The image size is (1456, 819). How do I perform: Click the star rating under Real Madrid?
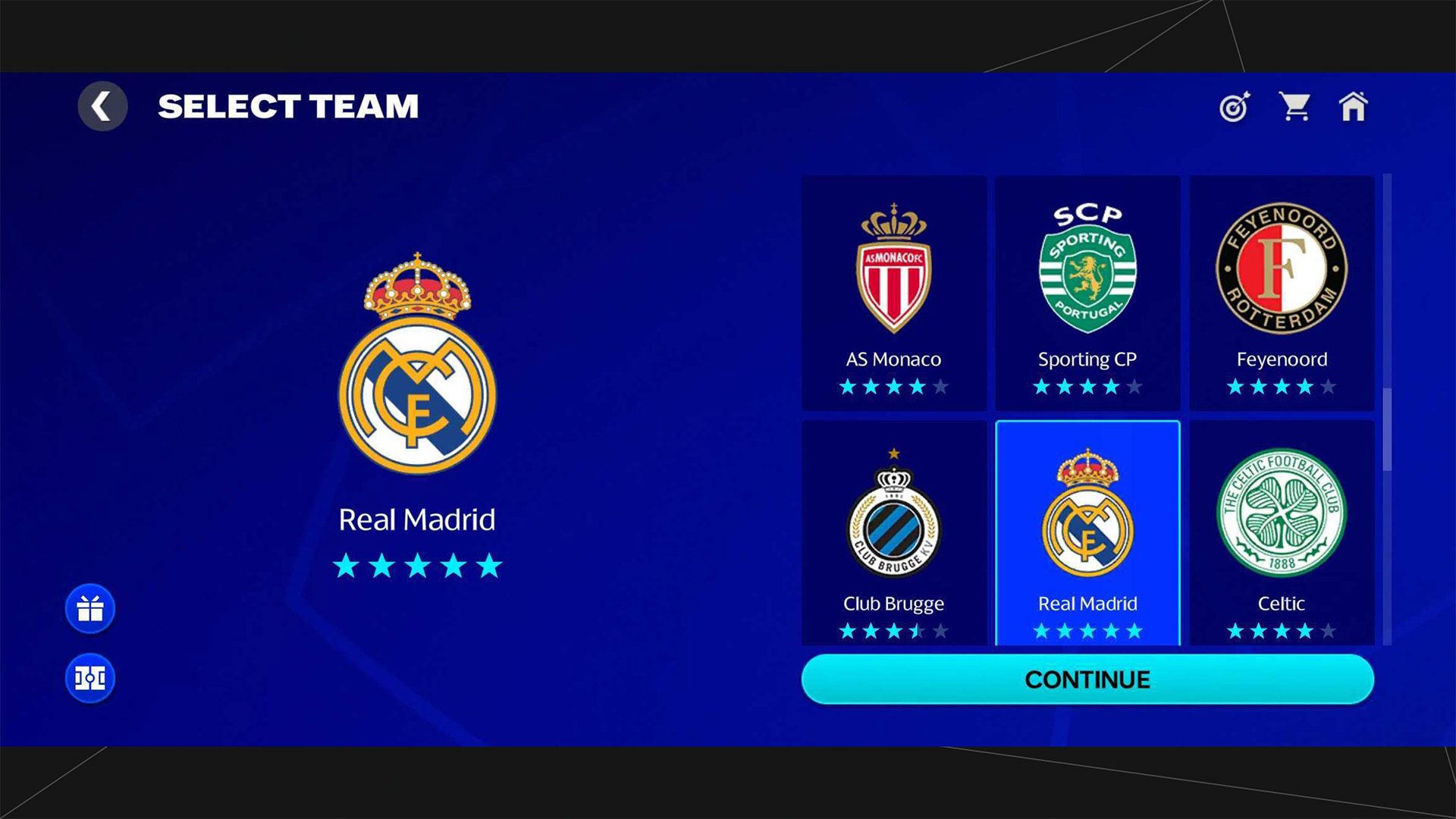417,564
